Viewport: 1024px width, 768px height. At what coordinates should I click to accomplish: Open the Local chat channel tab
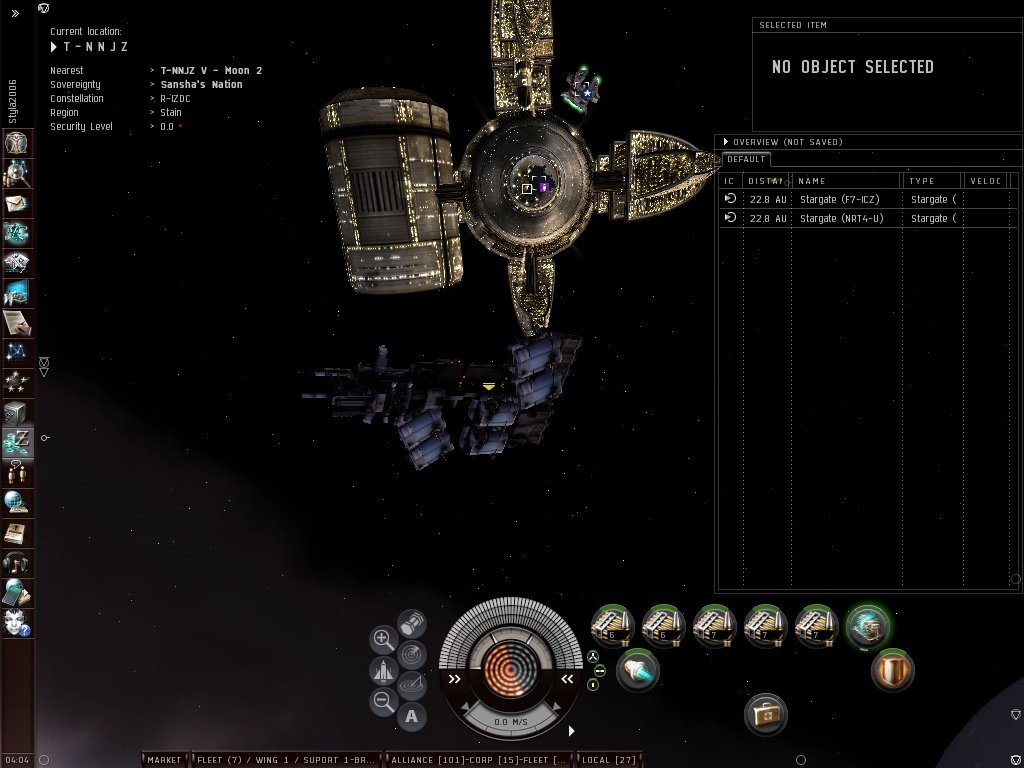(x=608, y=760)
